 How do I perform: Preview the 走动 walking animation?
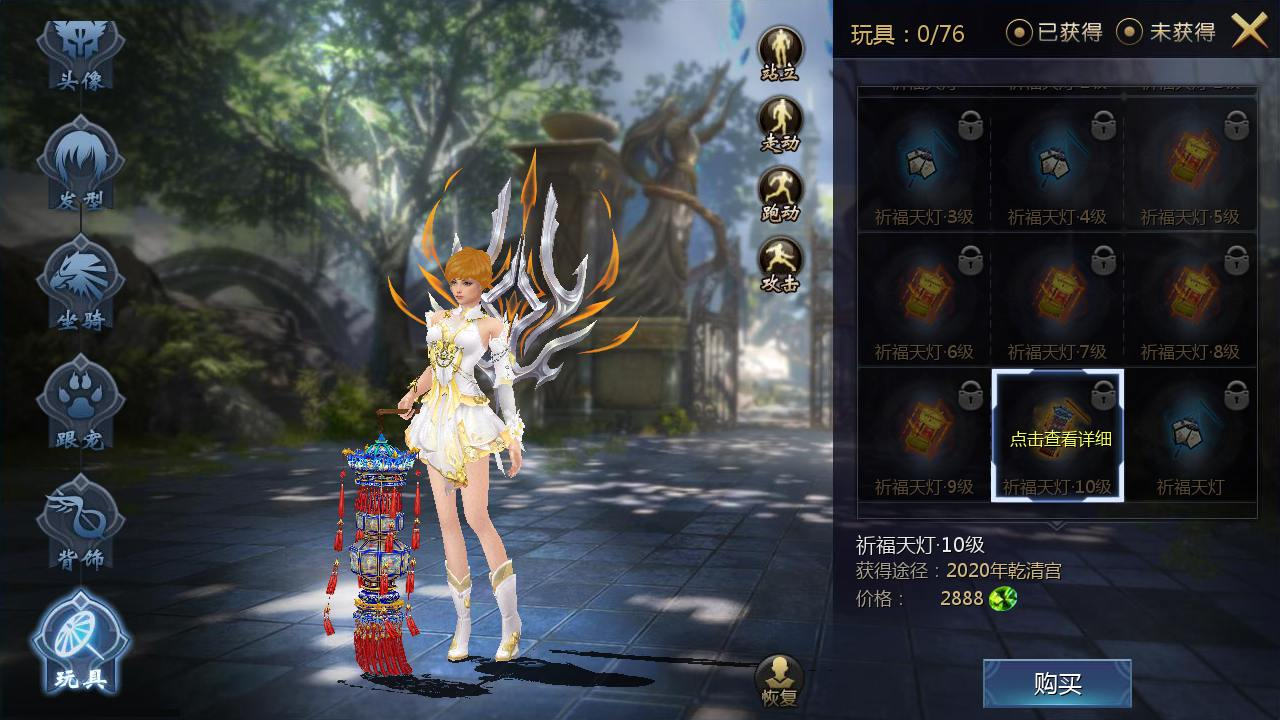pyautogui.click(x=779, y=123)
